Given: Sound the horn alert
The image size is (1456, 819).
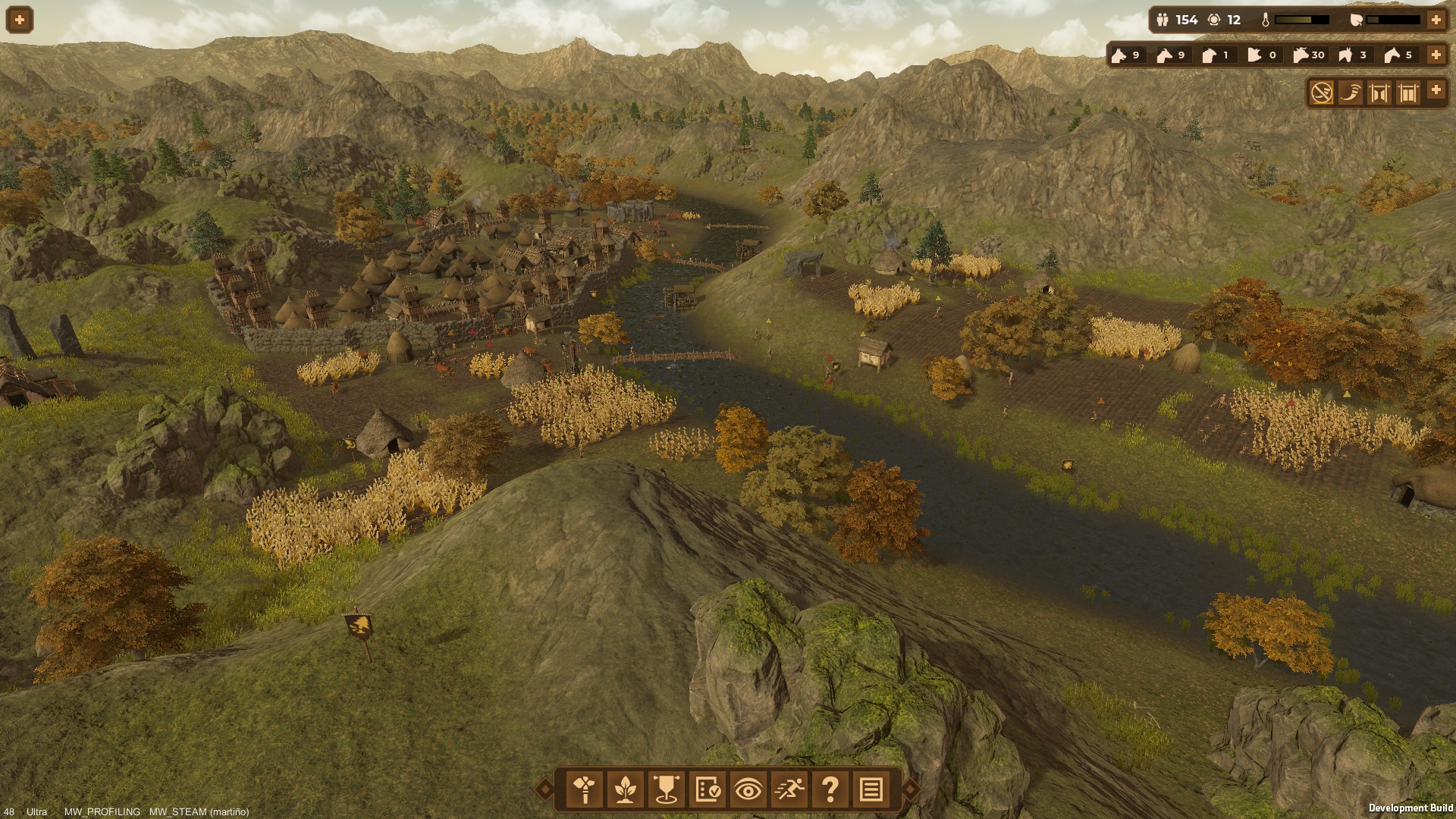Looking at the screenshot, I should point(1351,93).
